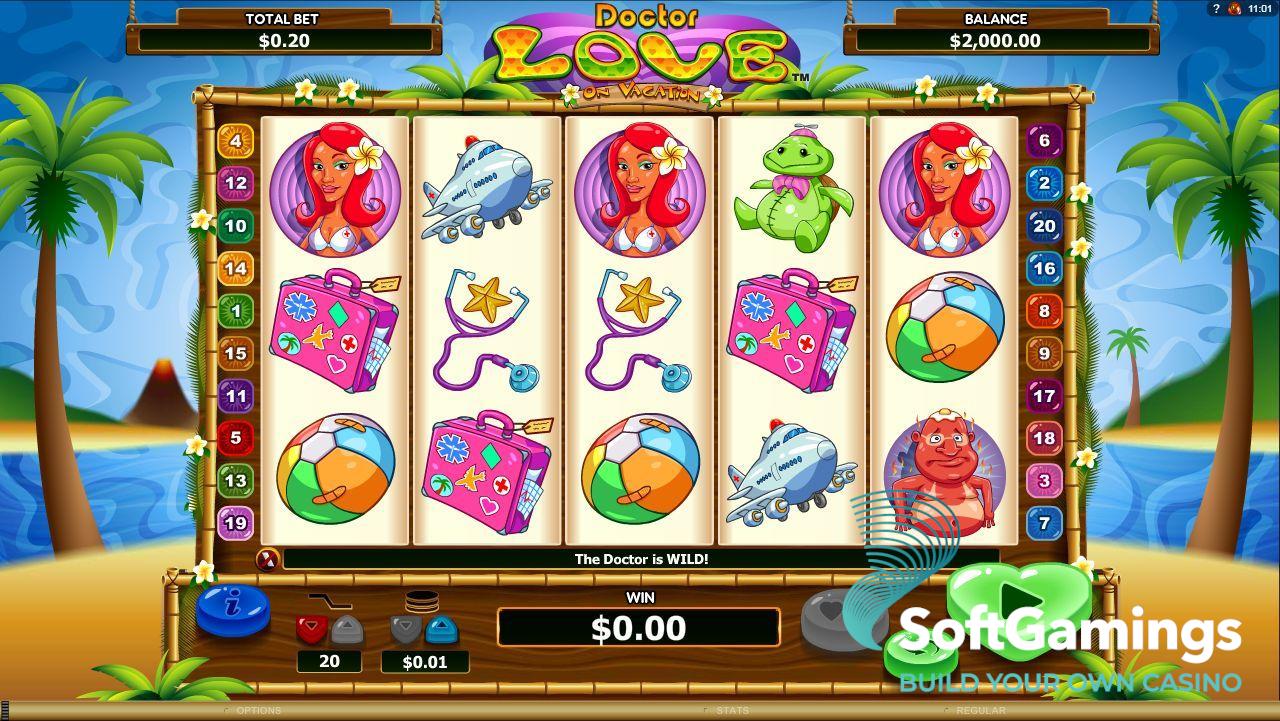Open the OPTIONS menu
The image size is (1280, 721).
[x=258, y=711]
